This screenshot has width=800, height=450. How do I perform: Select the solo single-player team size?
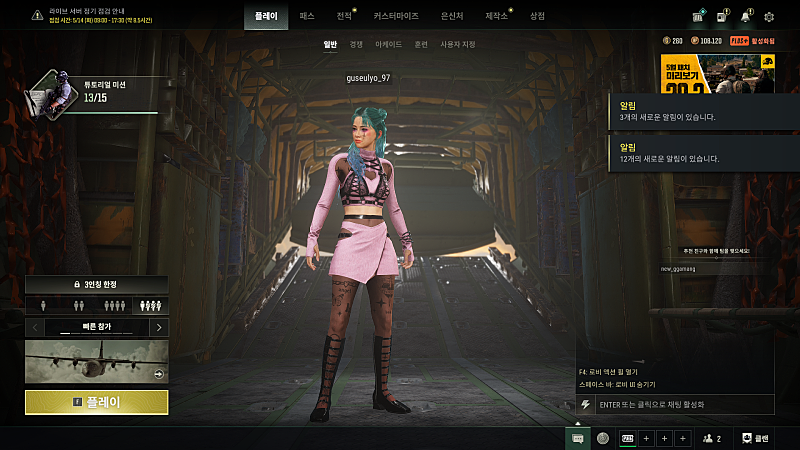(x=43, y=306)
